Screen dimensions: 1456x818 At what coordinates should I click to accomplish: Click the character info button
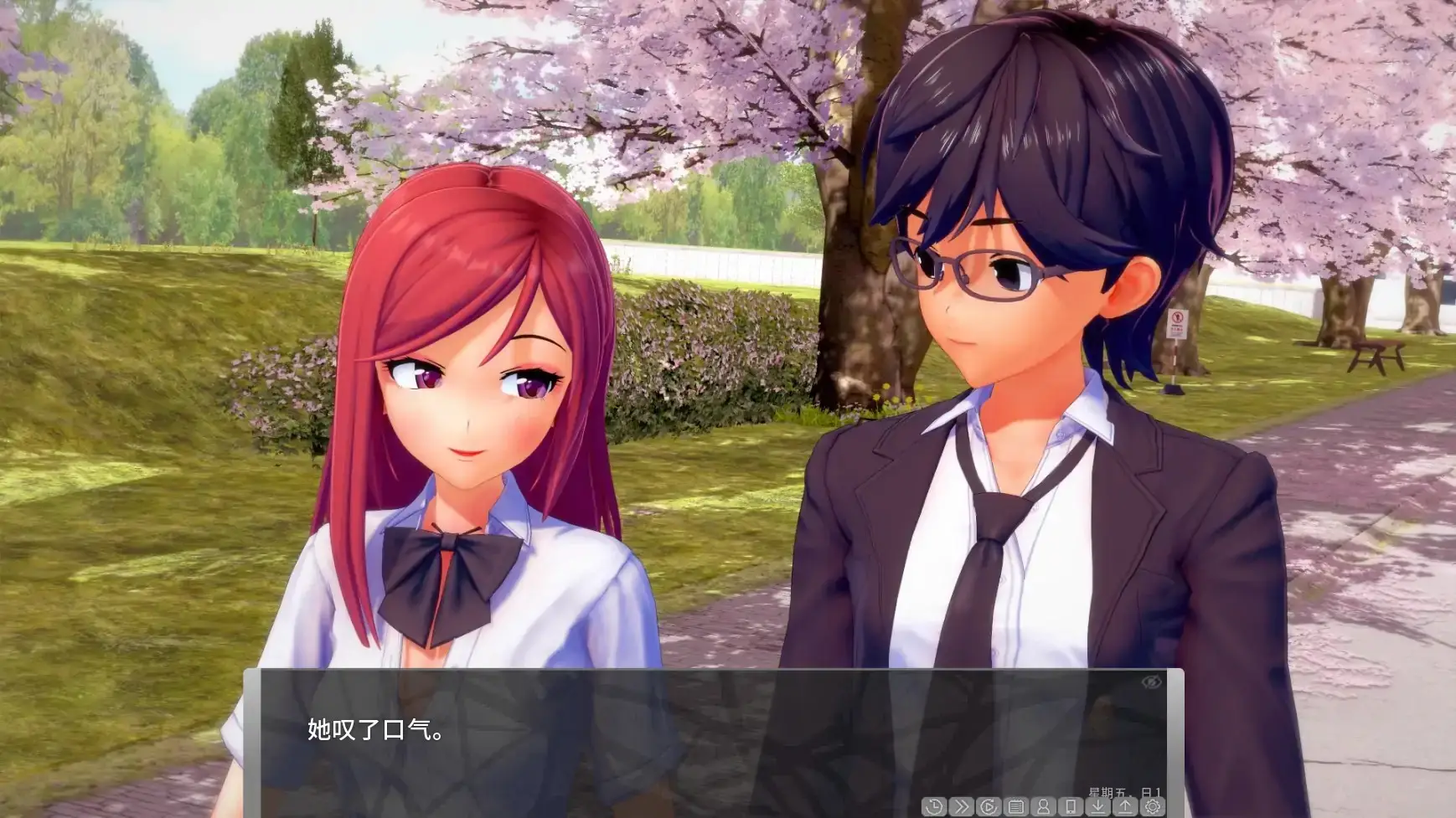pos(1045,806)
